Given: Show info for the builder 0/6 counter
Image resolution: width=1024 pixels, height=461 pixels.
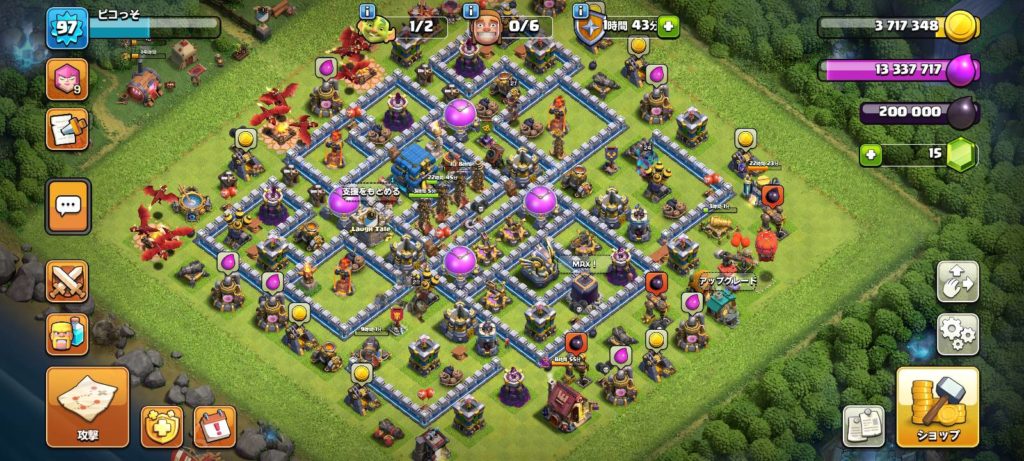Looking at the screenshot, I should pyautogui.click(x=471, y=11).
